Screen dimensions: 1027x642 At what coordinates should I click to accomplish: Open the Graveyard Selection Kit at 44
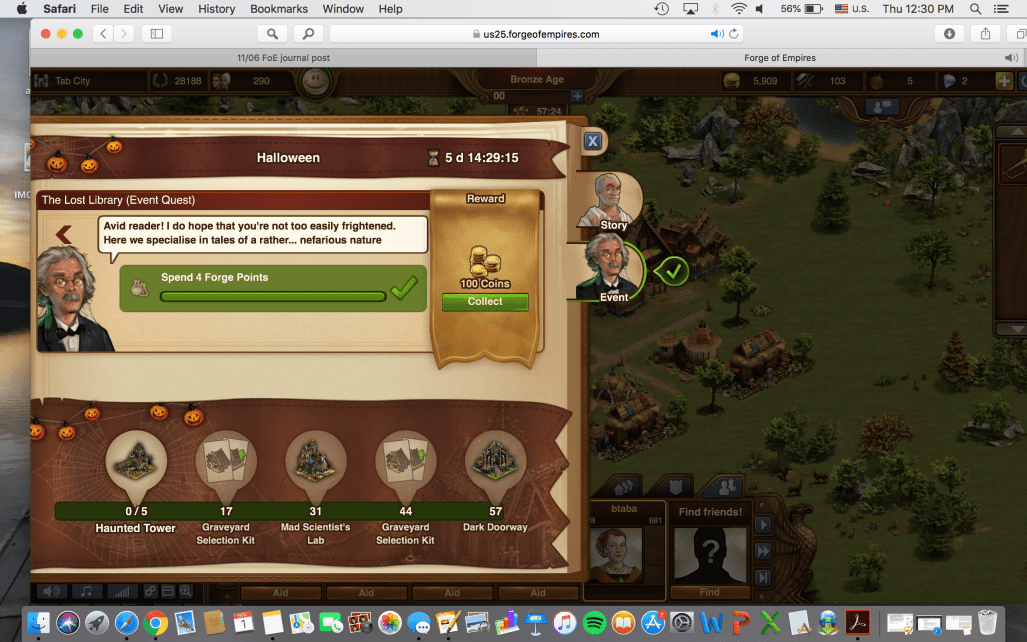pos(405,463)
